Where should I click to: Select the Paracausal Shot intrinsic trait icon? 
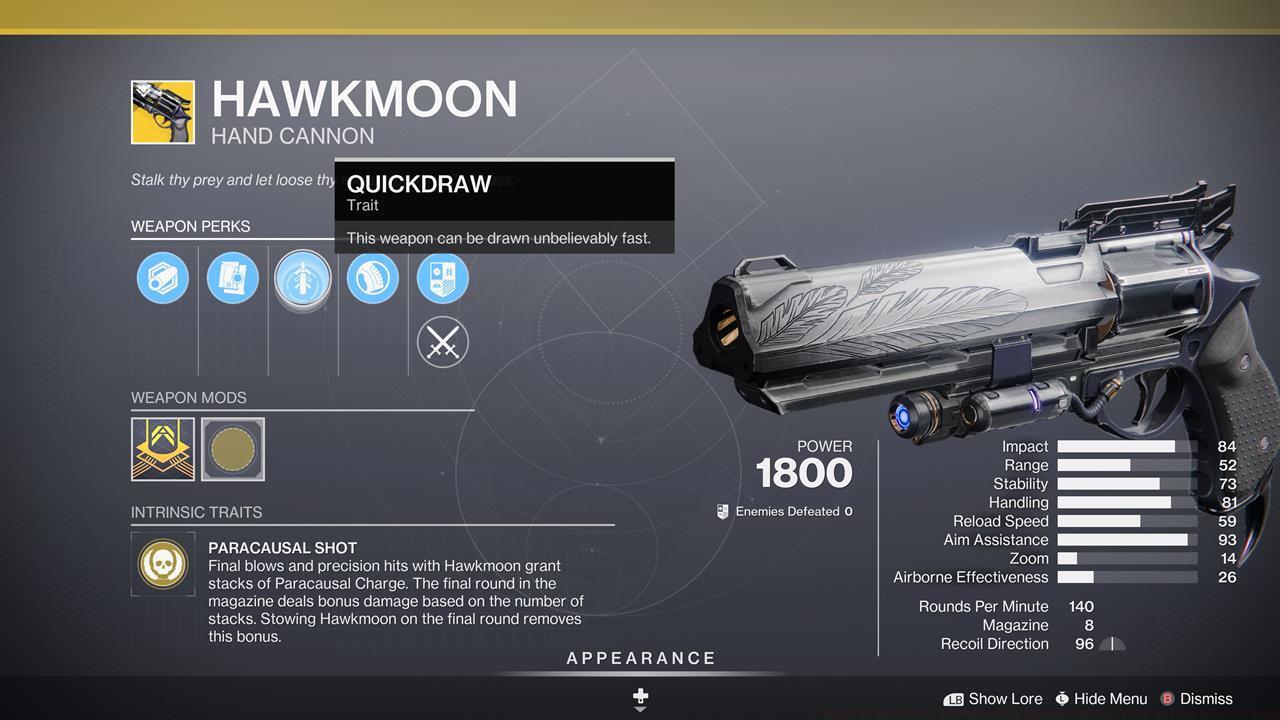(163, 565)
